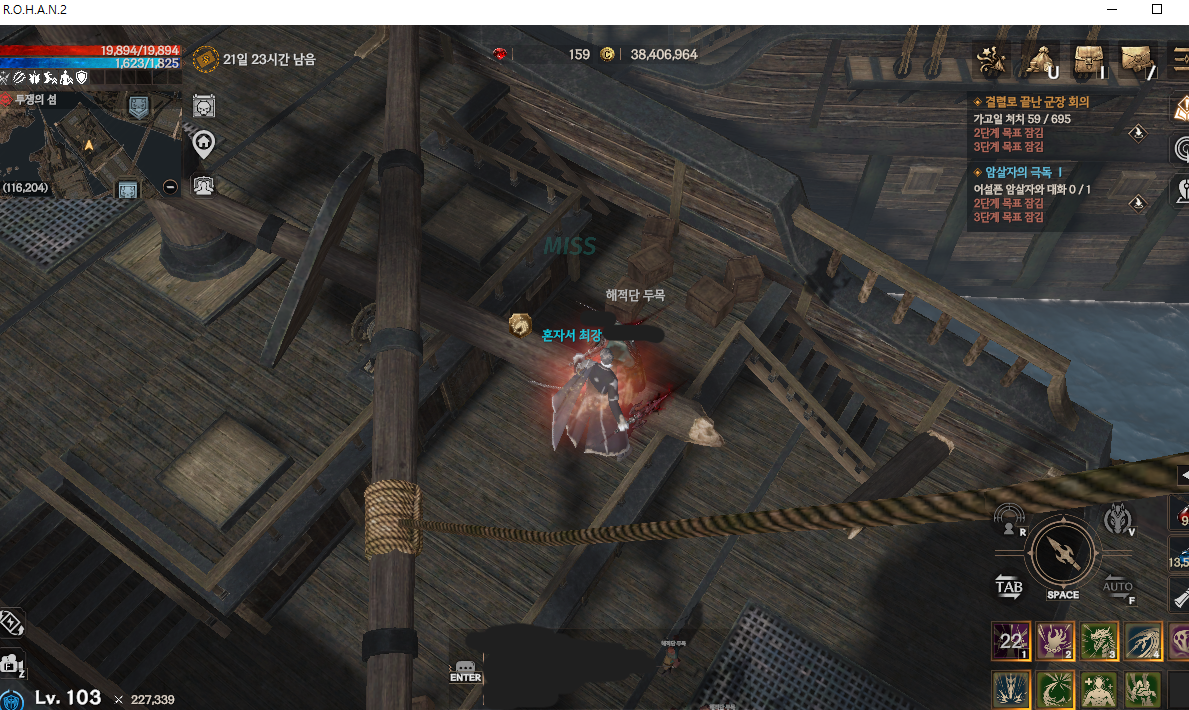Screen dimensions: 1189x710
Task: Open the inventory bag icon
Action: [x=1088, y=61]
